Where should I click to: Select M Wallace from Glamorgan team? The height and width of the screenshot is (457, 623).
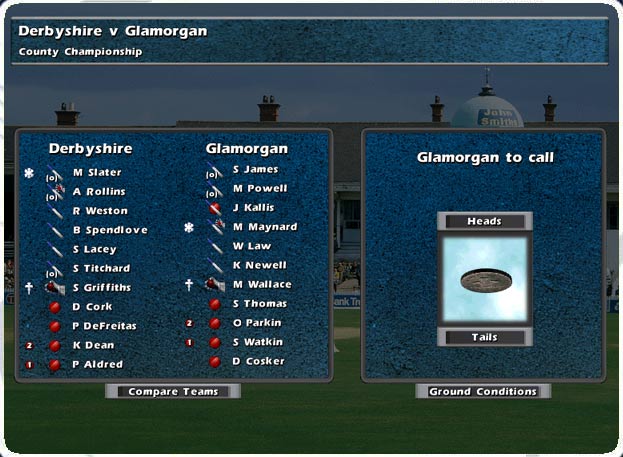click(x=262, y=285)
